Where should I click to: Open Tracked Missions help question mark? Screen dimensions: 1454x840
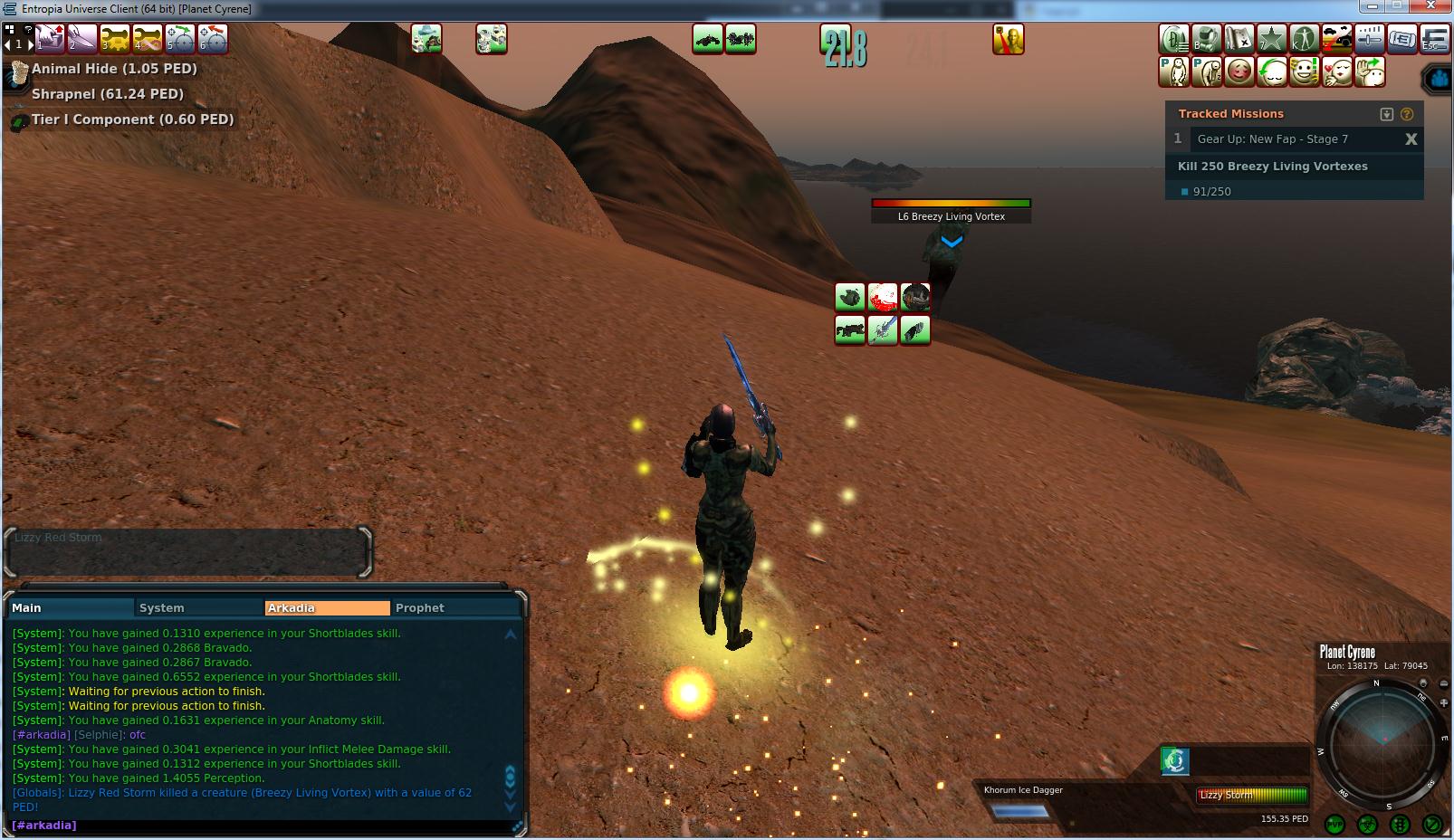point(1407,114)
